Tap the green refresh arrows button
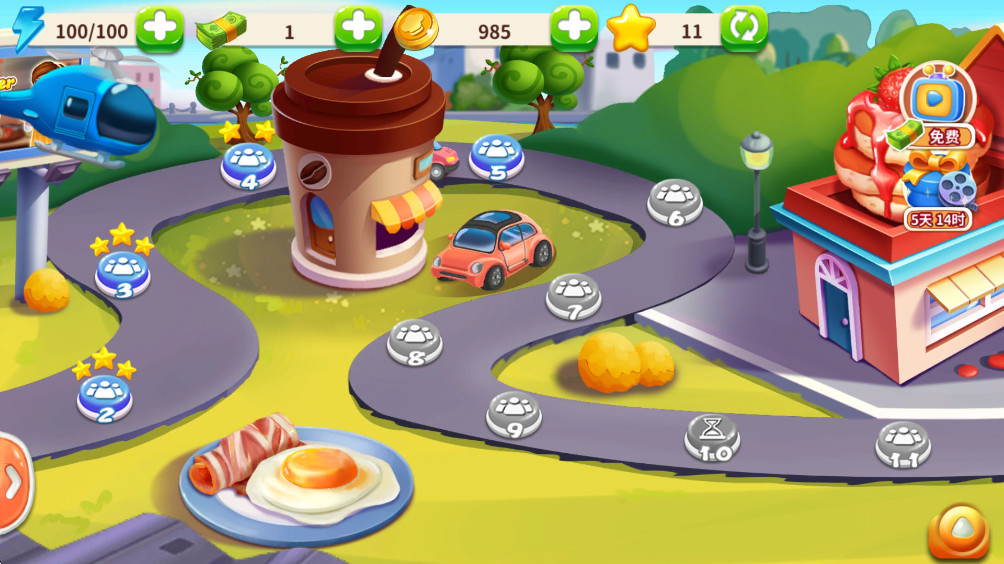1004x564 pixels. [744, 29]
